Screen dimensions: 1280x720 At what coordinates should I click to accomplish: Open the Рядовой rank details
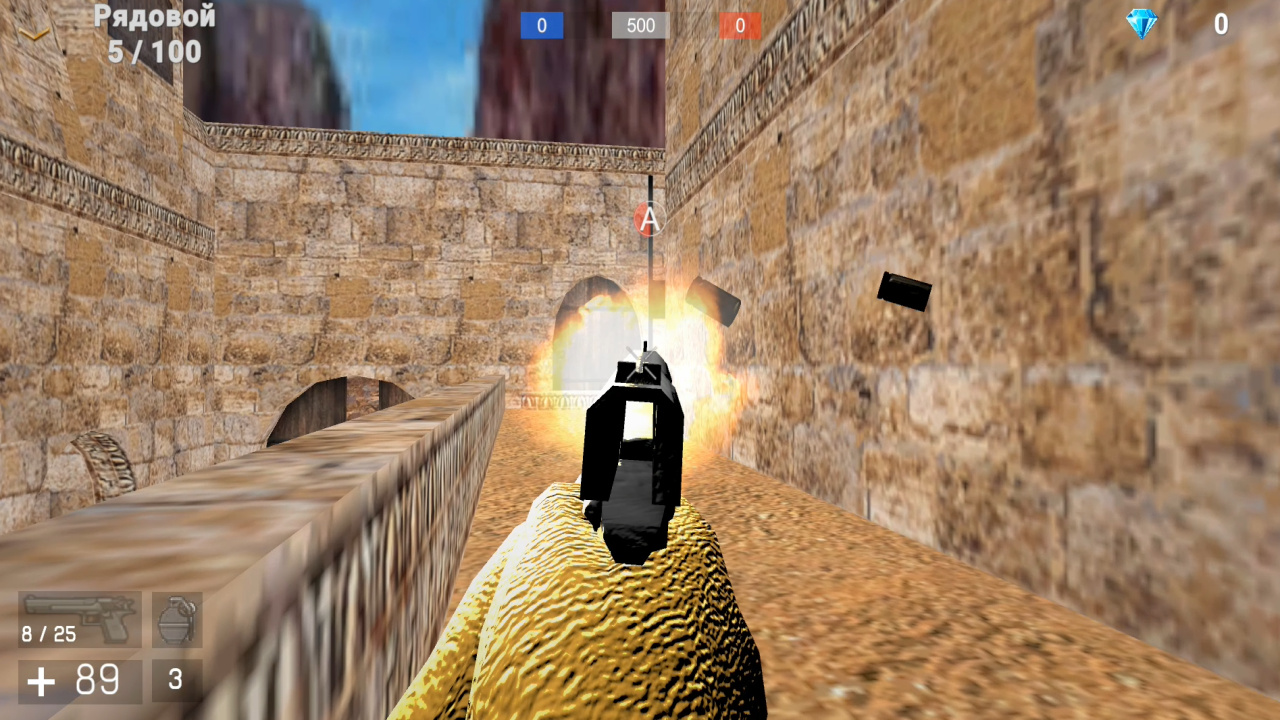(x=153, y=17)
